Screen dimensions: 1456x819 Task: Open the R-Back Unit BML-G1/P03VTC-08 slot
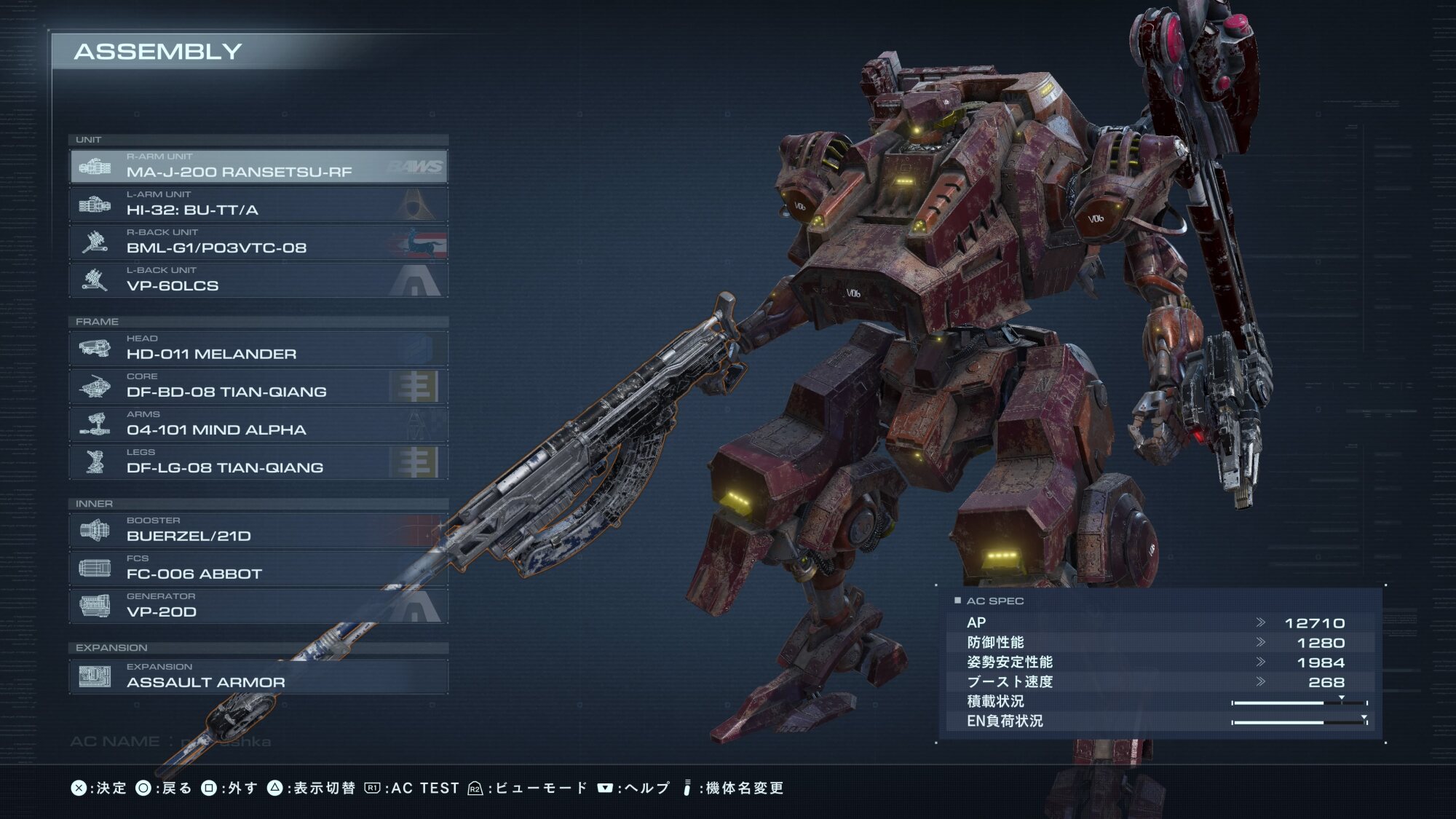pos(258,242)
